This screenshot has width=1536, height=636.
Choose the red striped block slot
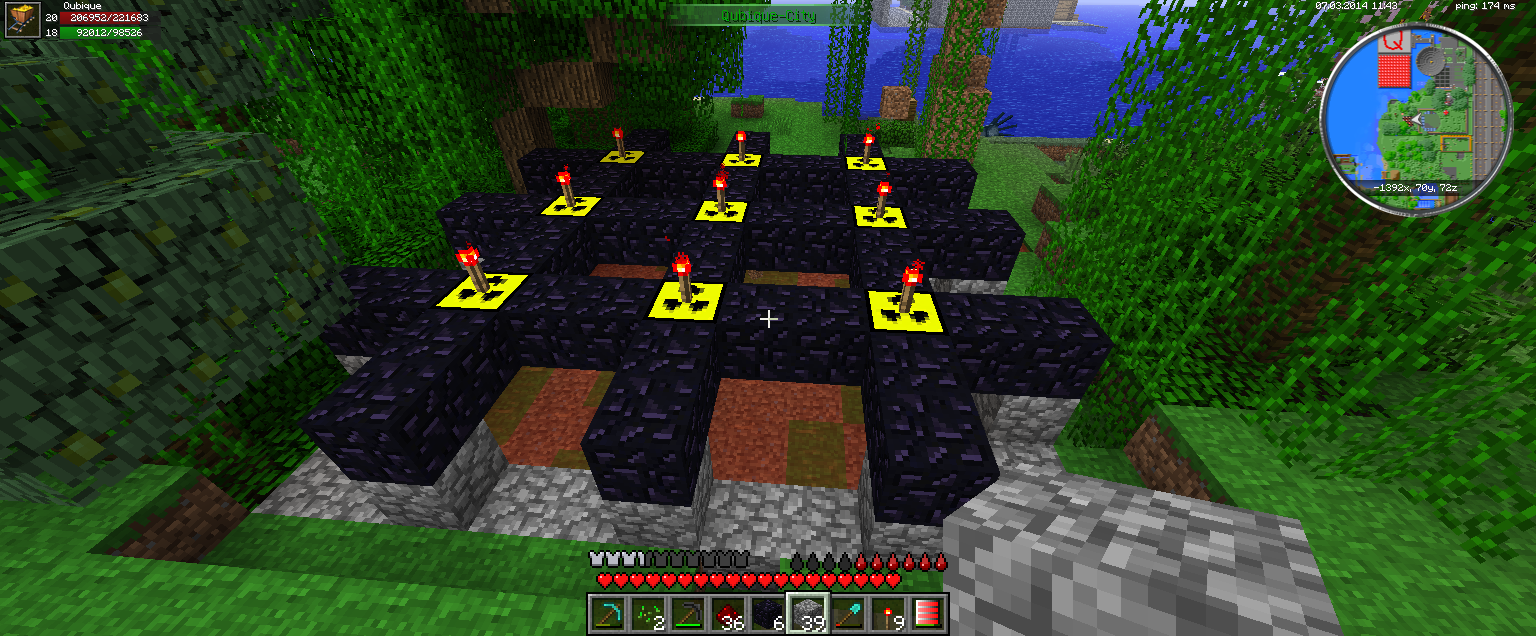pyautogui.click(x=927, y=614)
